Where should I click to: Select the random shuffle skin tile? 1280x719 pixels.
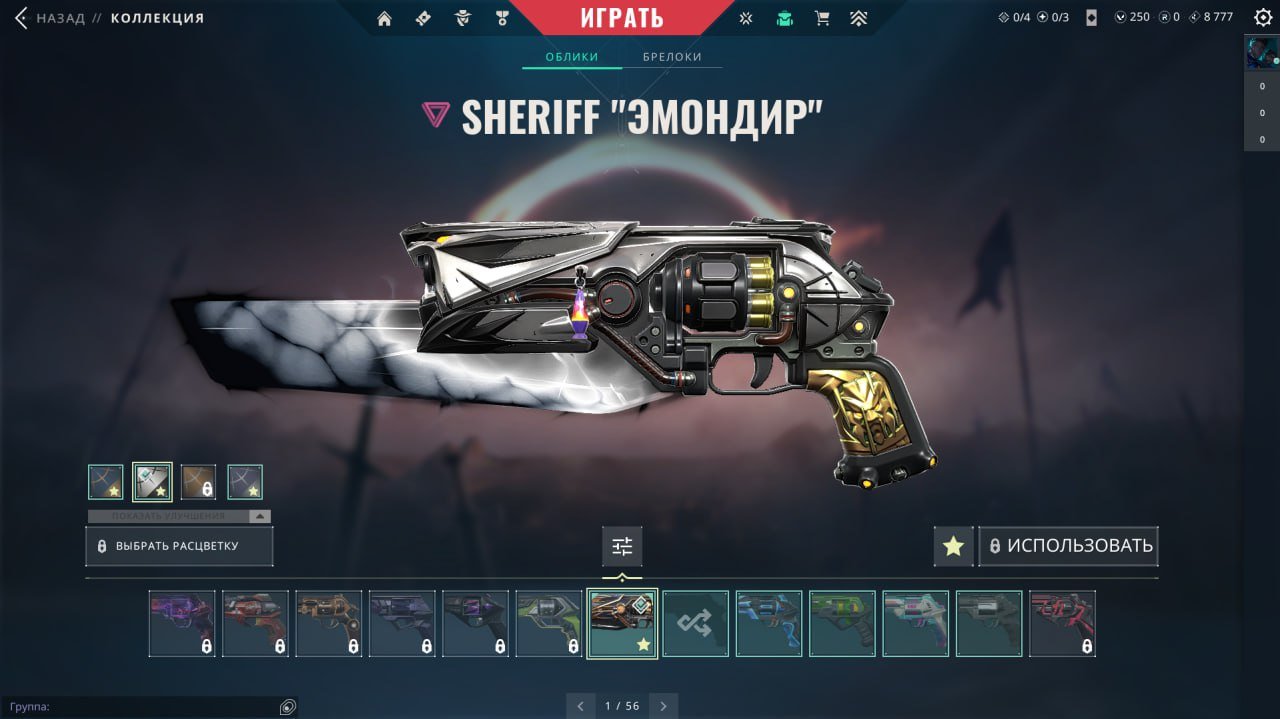point(696,623)
